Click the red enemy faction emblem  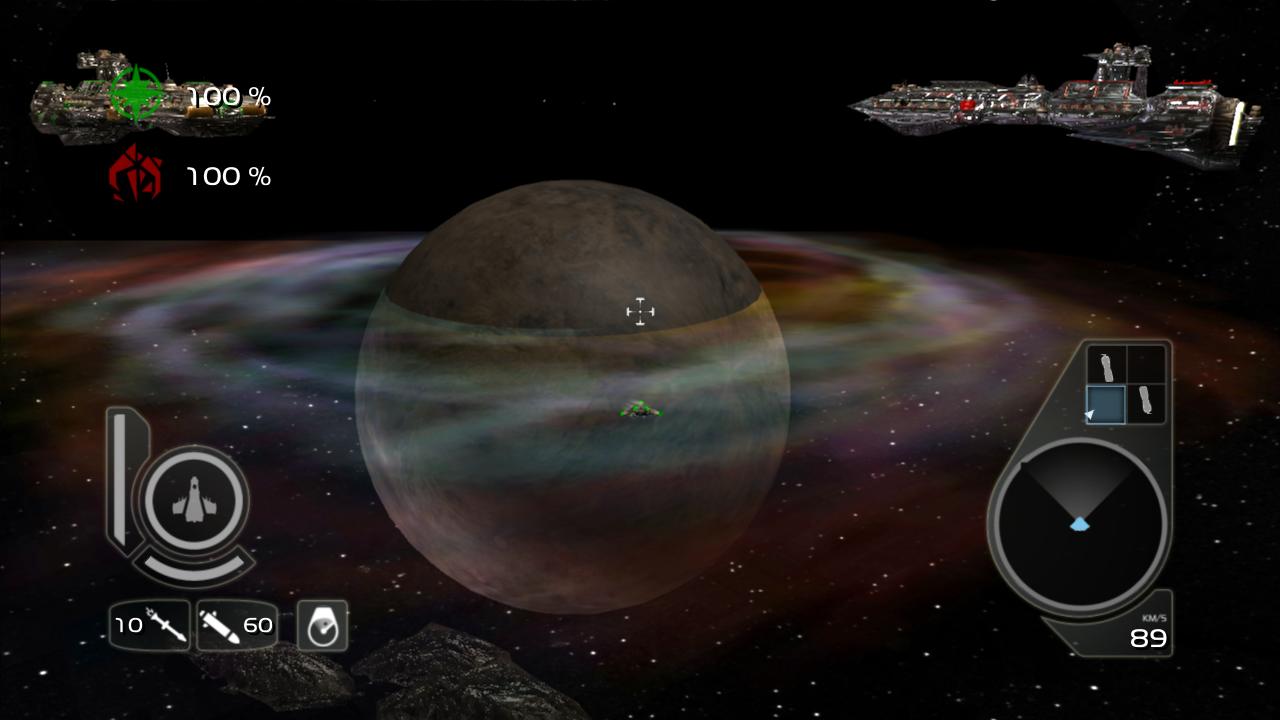click(136, 174)
